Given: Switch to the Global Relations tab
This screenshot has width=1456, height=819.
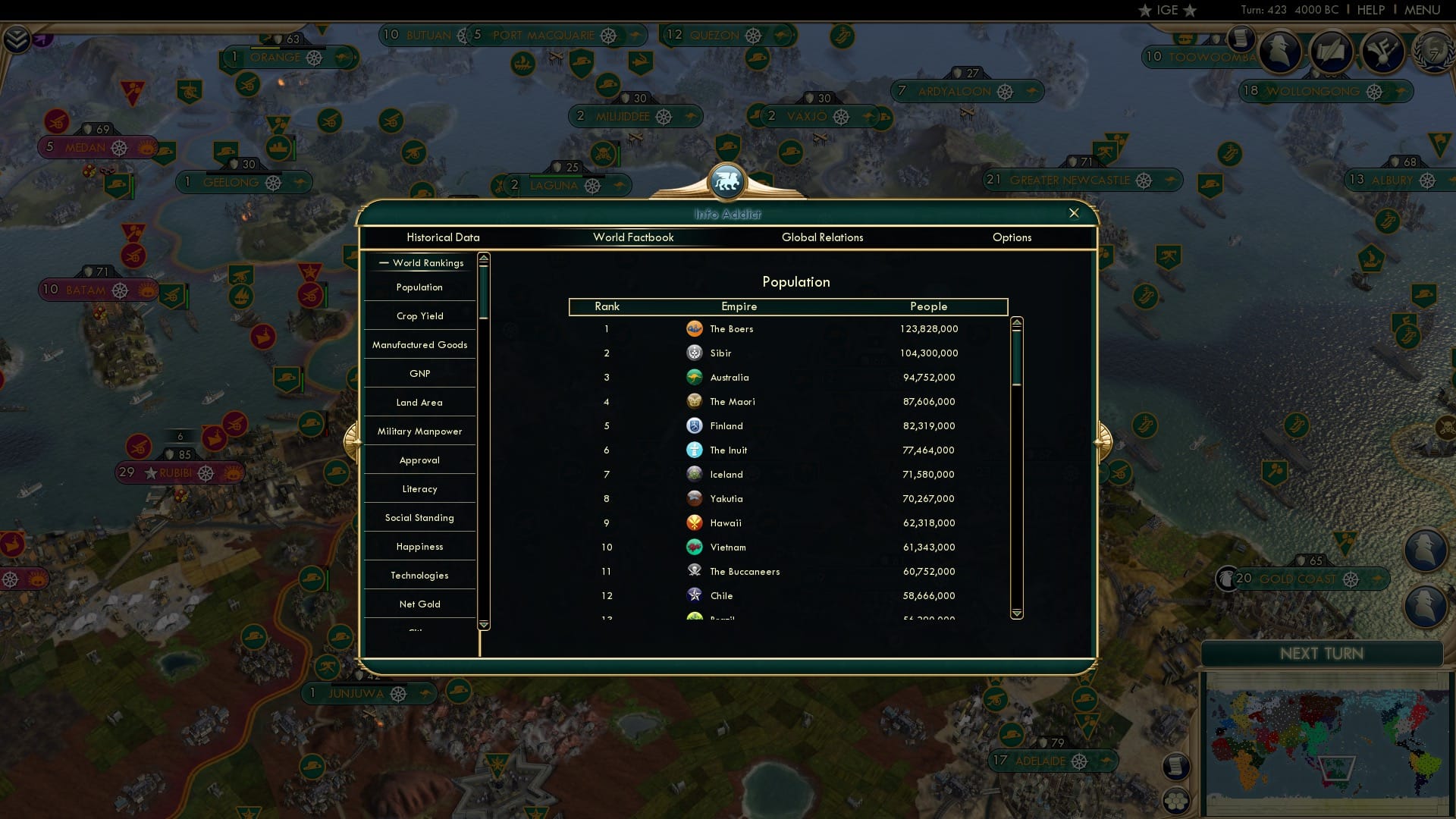Looking at the screenshot, I should pyautogui.click(x=824, y=237).
